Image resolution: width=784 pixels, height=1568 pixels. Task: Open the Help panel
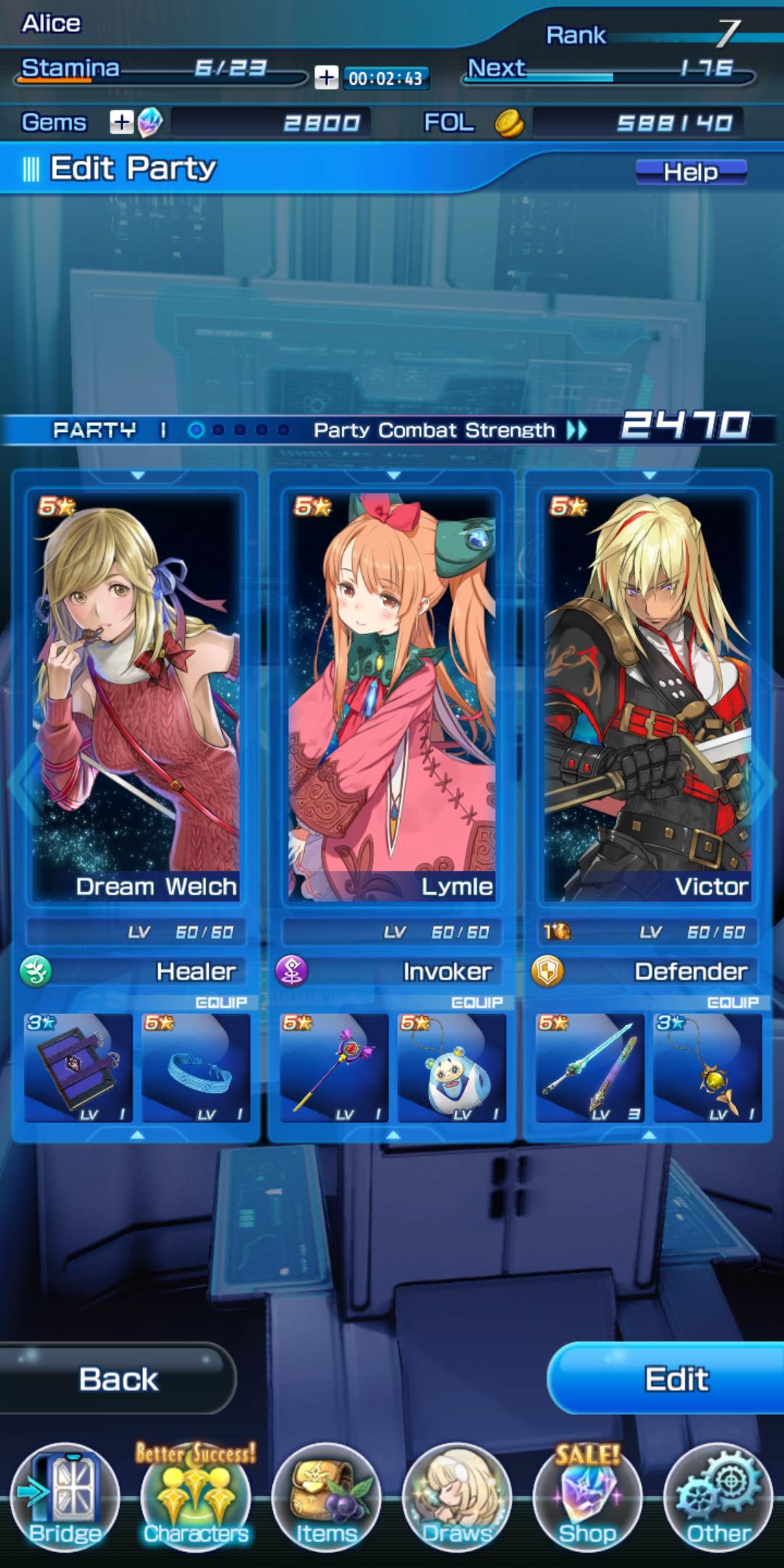click(x=690, y=172)
